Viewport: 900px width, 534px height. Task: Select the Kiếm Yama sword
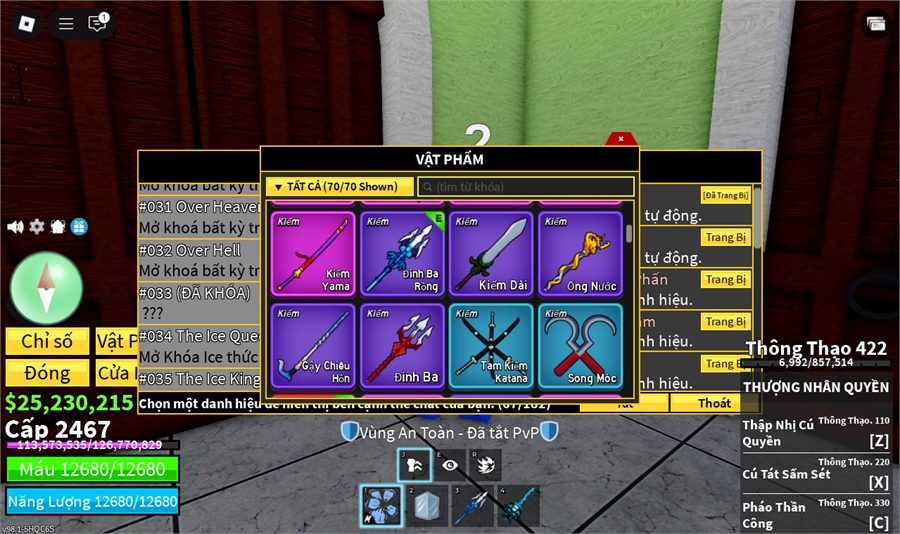313,253
